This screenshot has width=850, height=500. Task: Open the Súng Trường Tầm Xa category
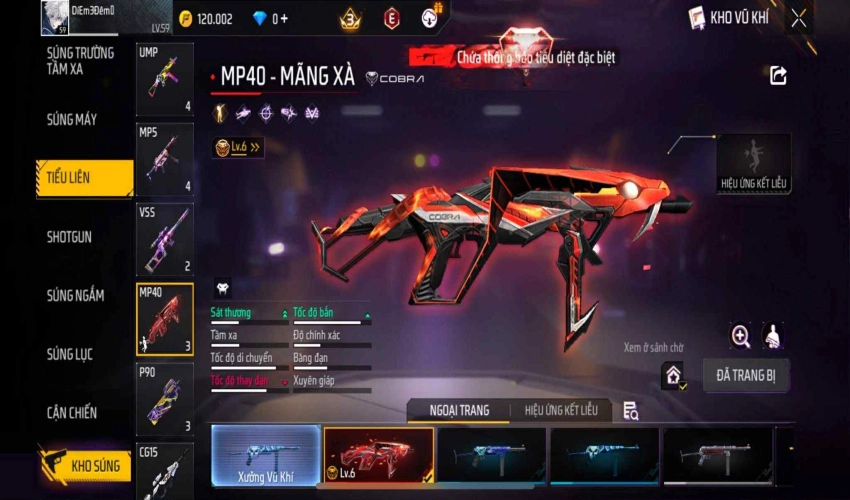click(78, 60)
